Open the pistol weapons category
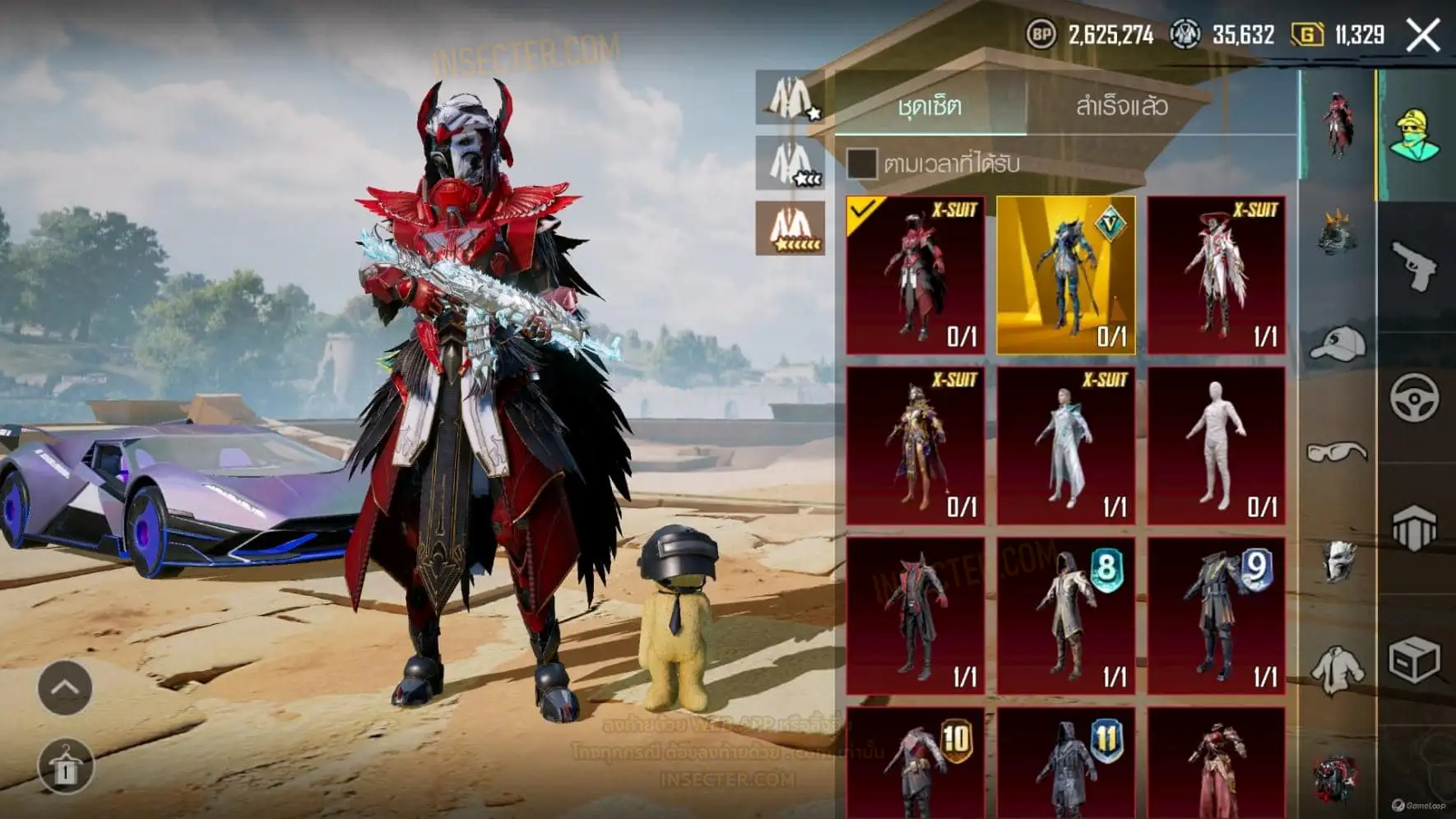The image size is (1456, 819). click(1414, 266)
